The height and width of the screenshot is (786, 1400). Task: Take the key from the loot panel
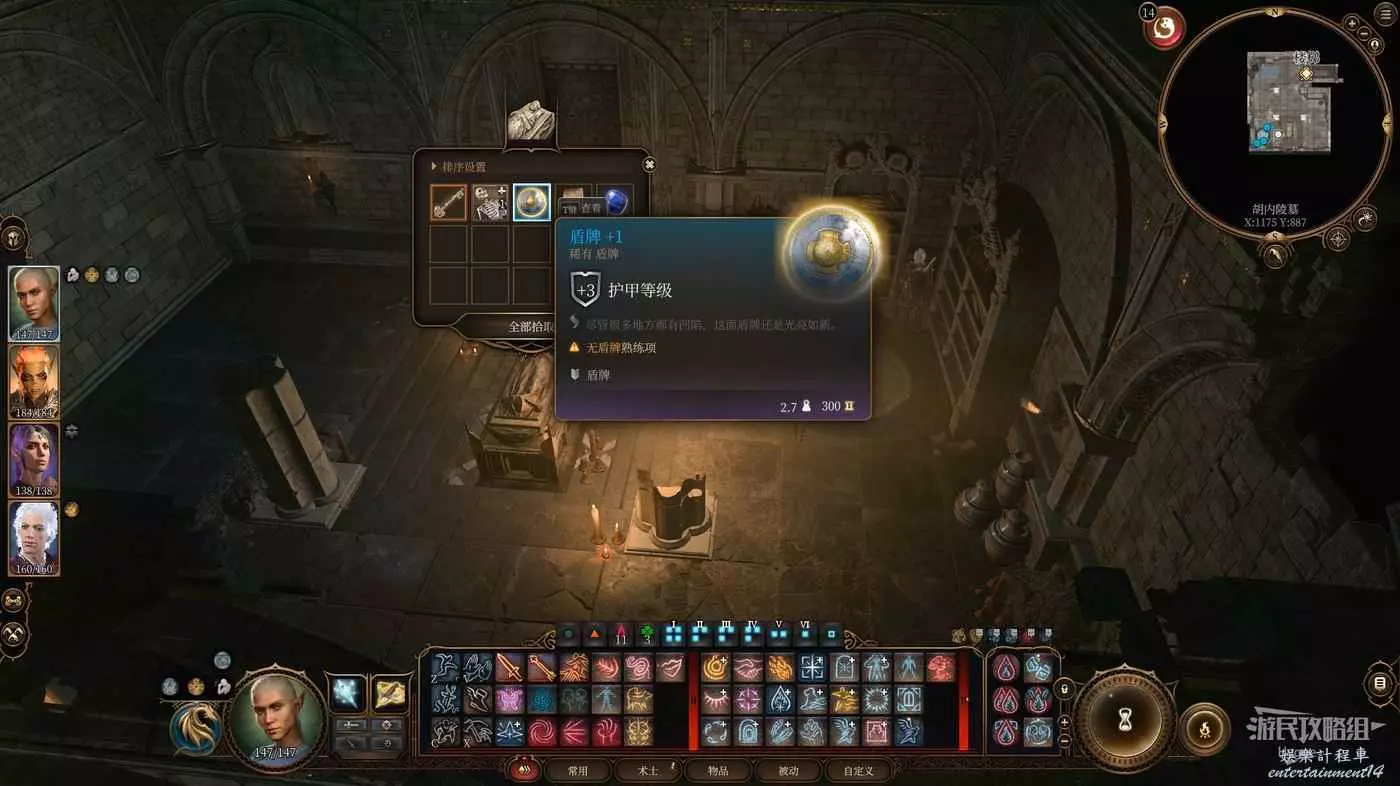click(x=449, y=202)
